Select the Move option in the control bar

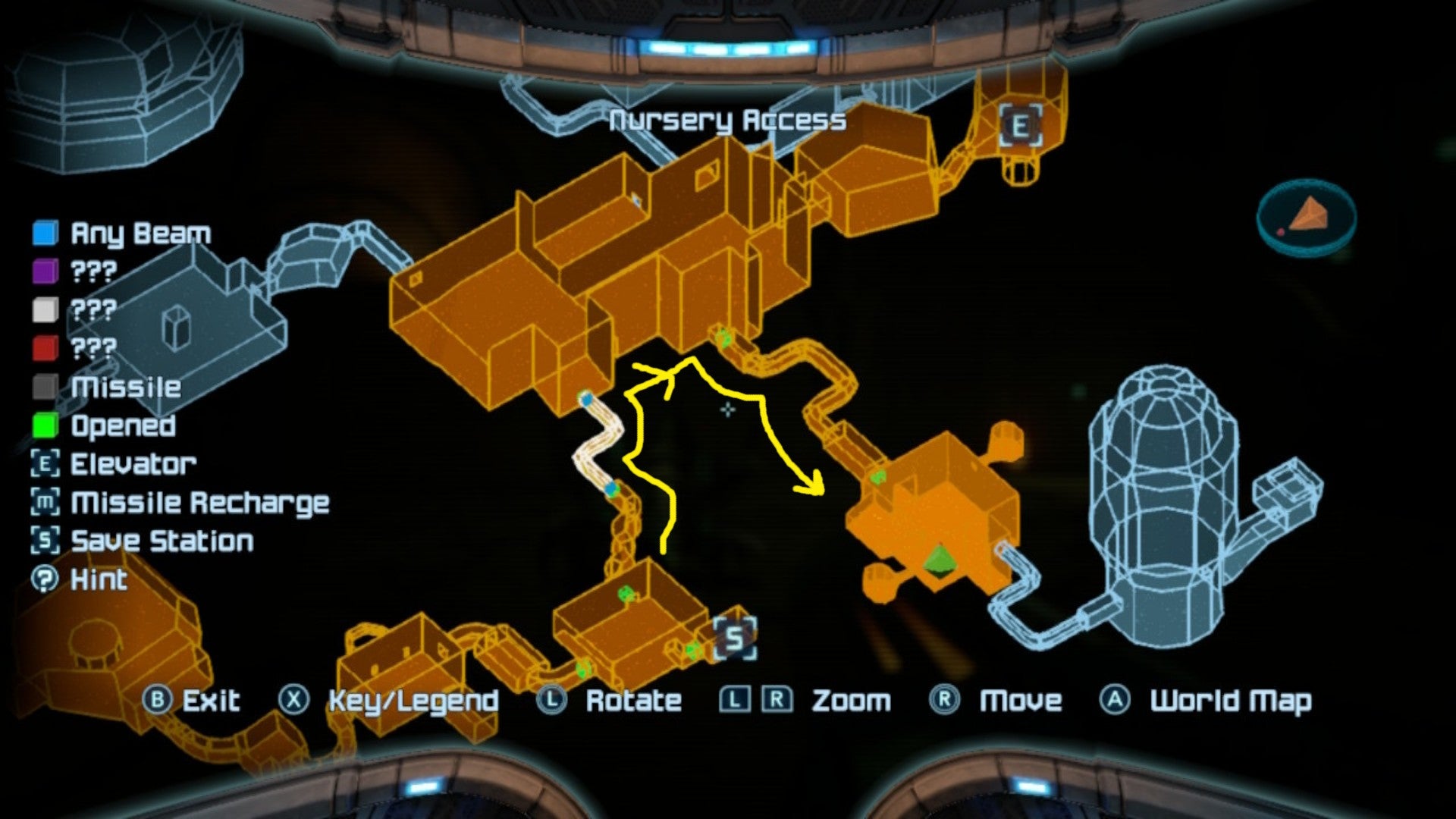click(x=943, y=700)
